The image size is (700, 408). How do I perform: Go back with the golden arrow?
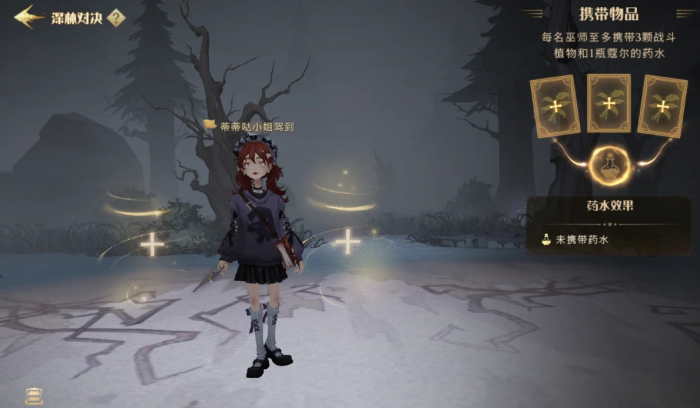(28, 17)
